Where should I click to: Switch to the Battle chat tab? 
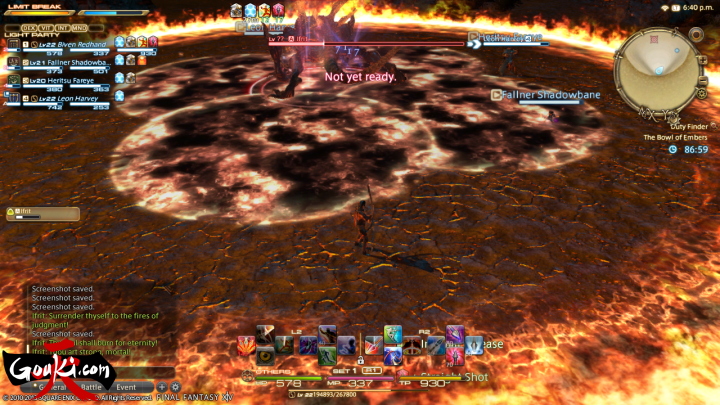pyautogui.click(x=91, y=387)
